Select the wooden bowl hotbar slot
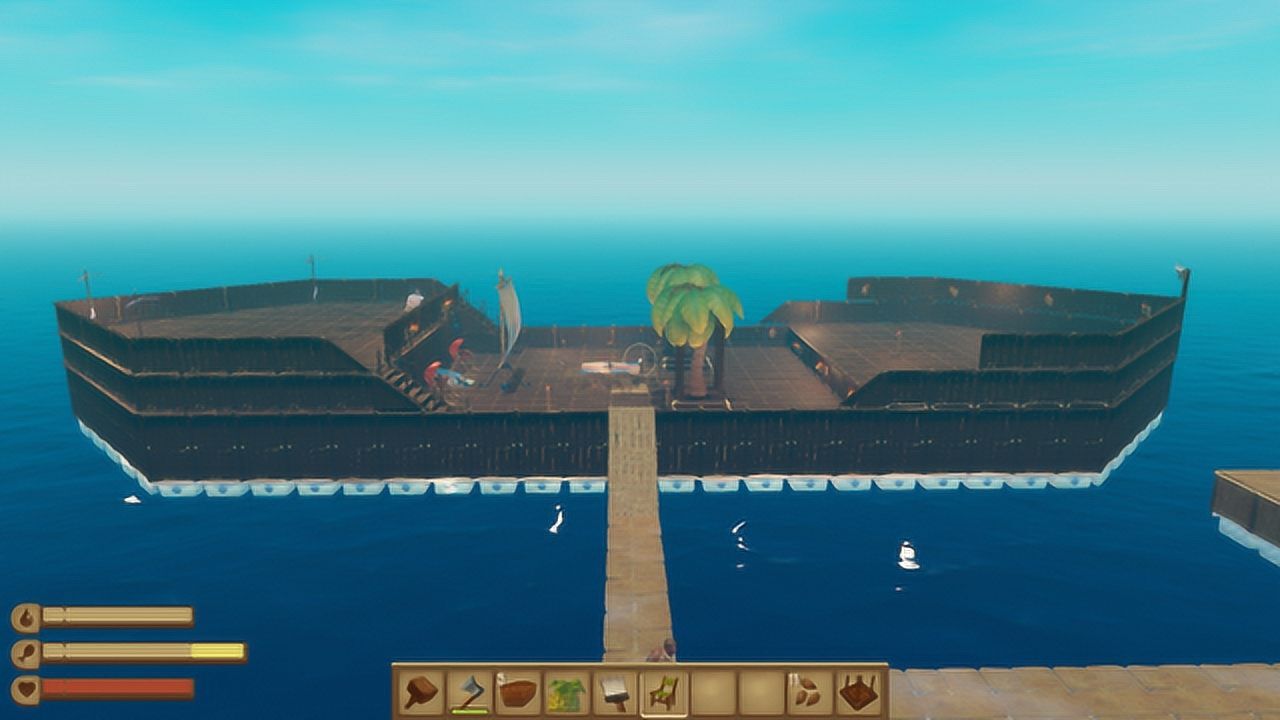The width and height of the screenshot is (1280, 720). tap(518, 692)
